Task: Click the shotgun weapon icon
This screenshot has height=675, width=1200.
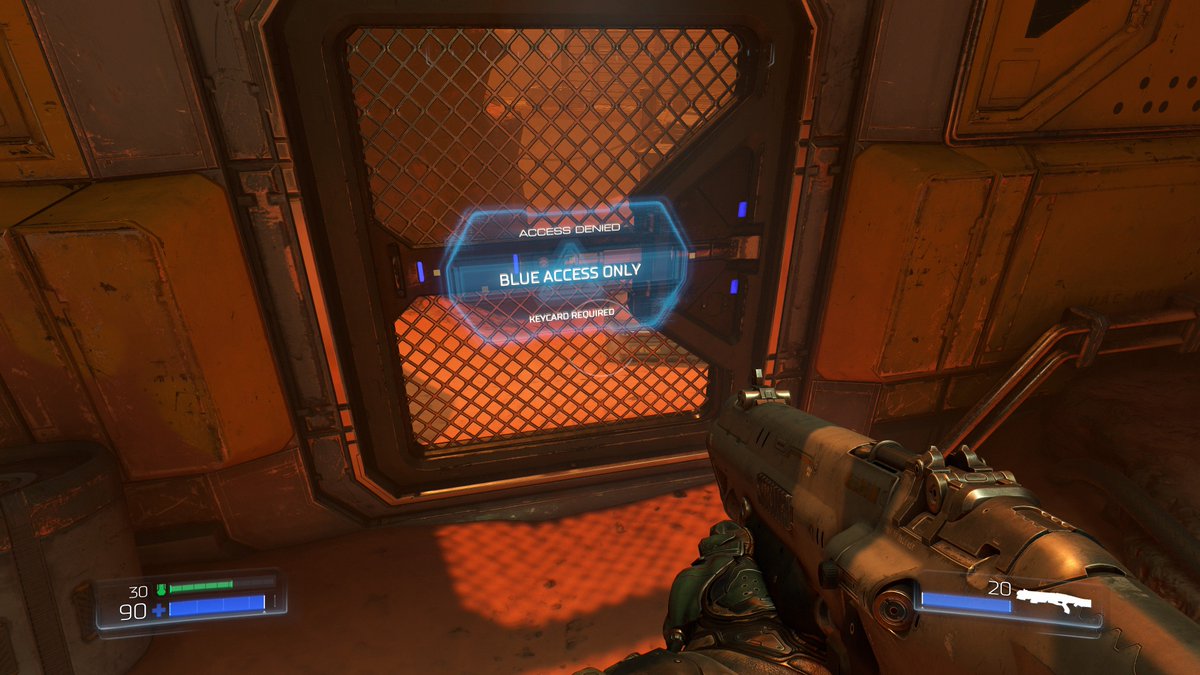Action: point(1051,600)
